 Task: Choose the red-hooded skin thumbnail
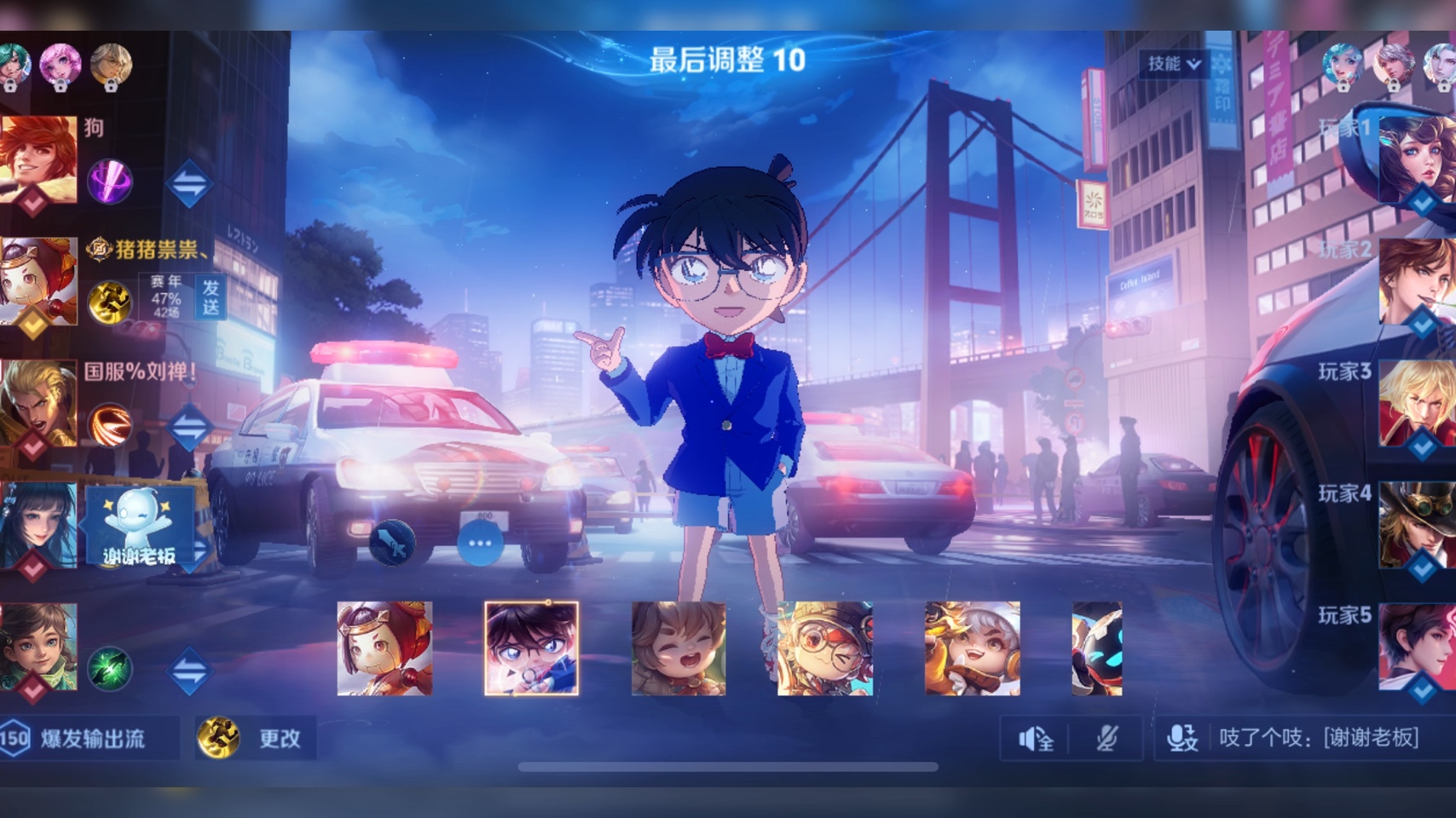(x=384, y=648)
